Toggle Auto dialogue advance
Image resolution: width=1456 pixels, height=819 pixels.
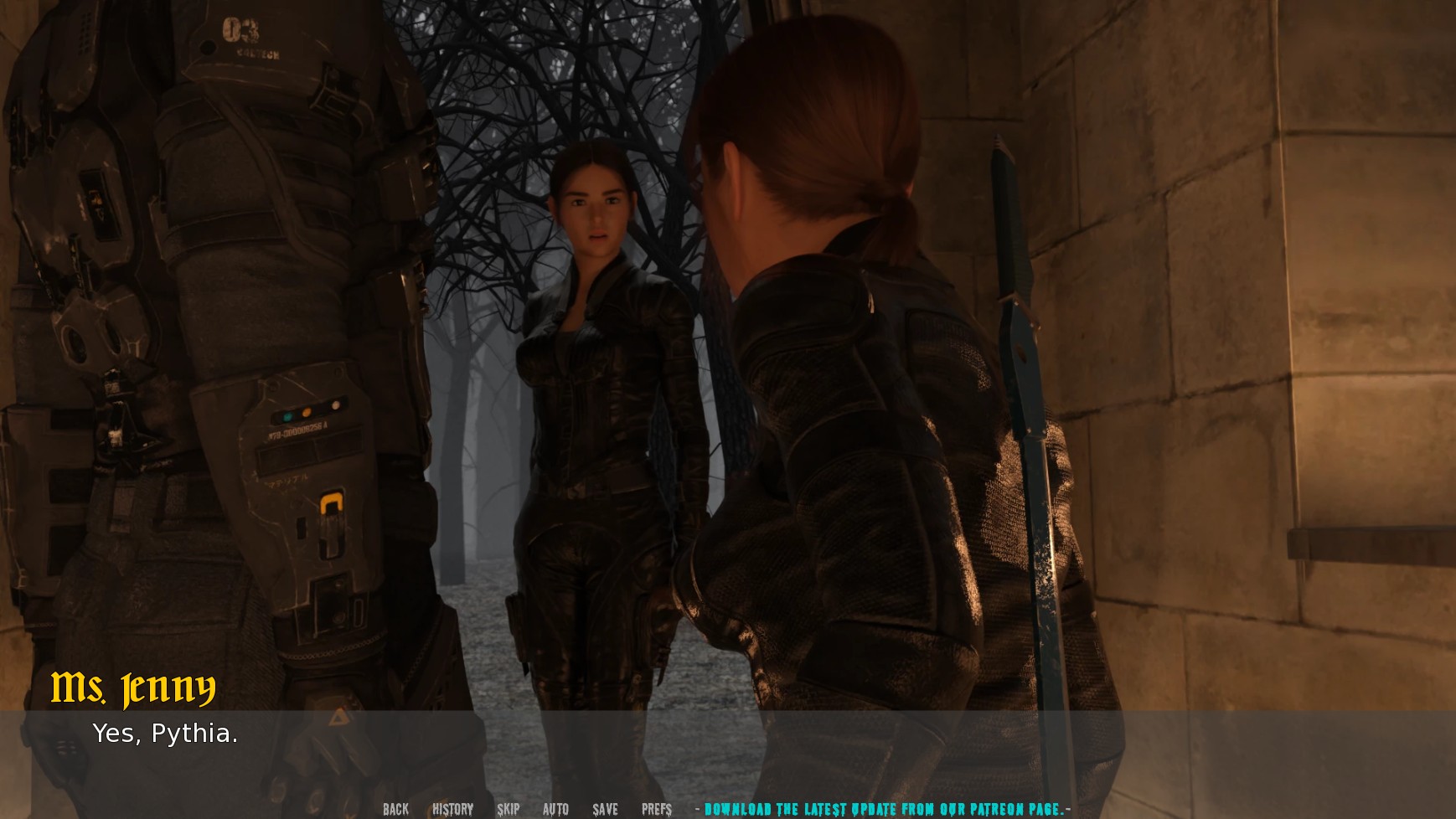click(x=555, y=809)
